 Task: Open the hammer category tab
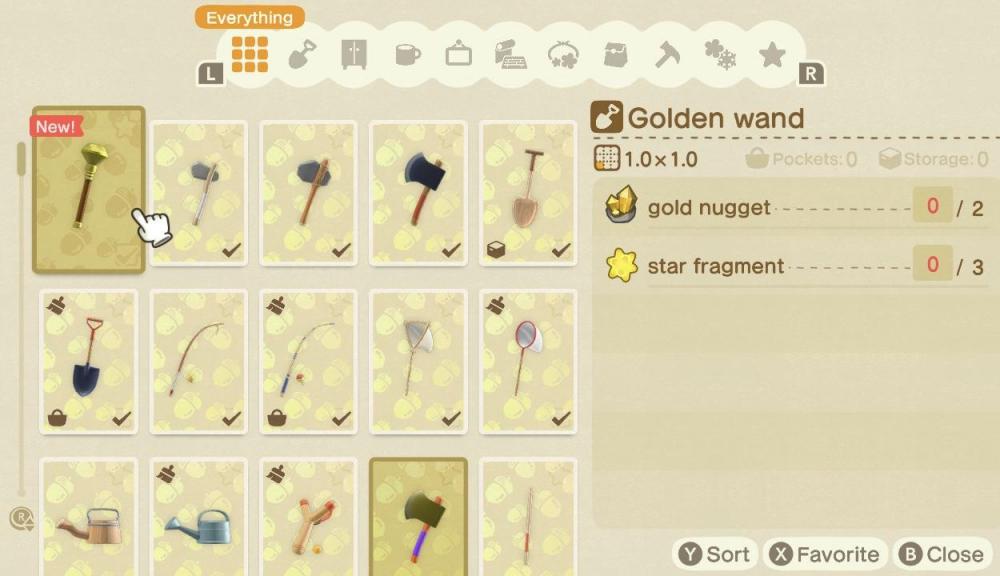(x=667, y=55)
